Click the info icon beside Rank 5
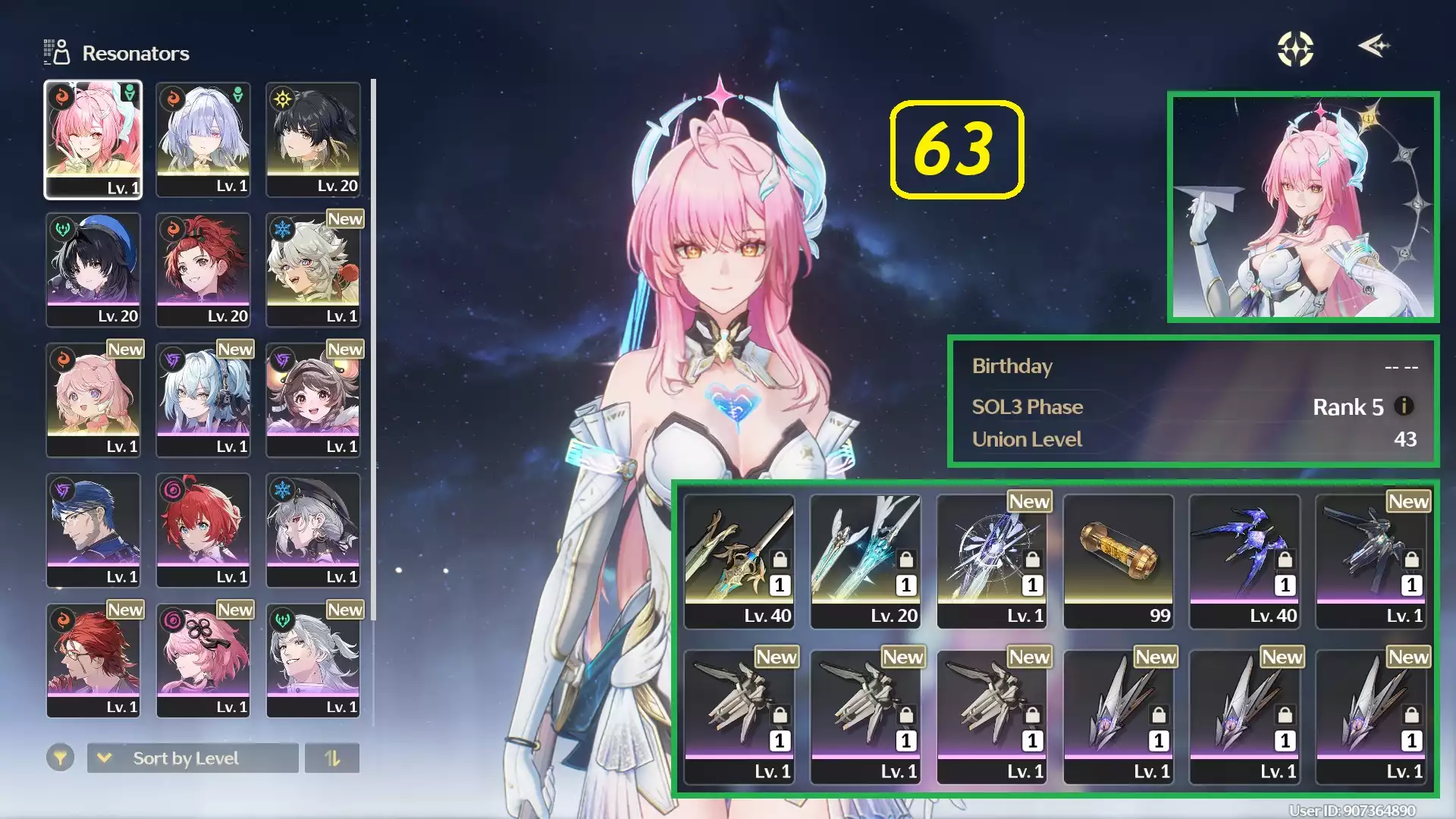Screen dimensions: 1456x819 pyautogui.click(x=1404, y=406)
